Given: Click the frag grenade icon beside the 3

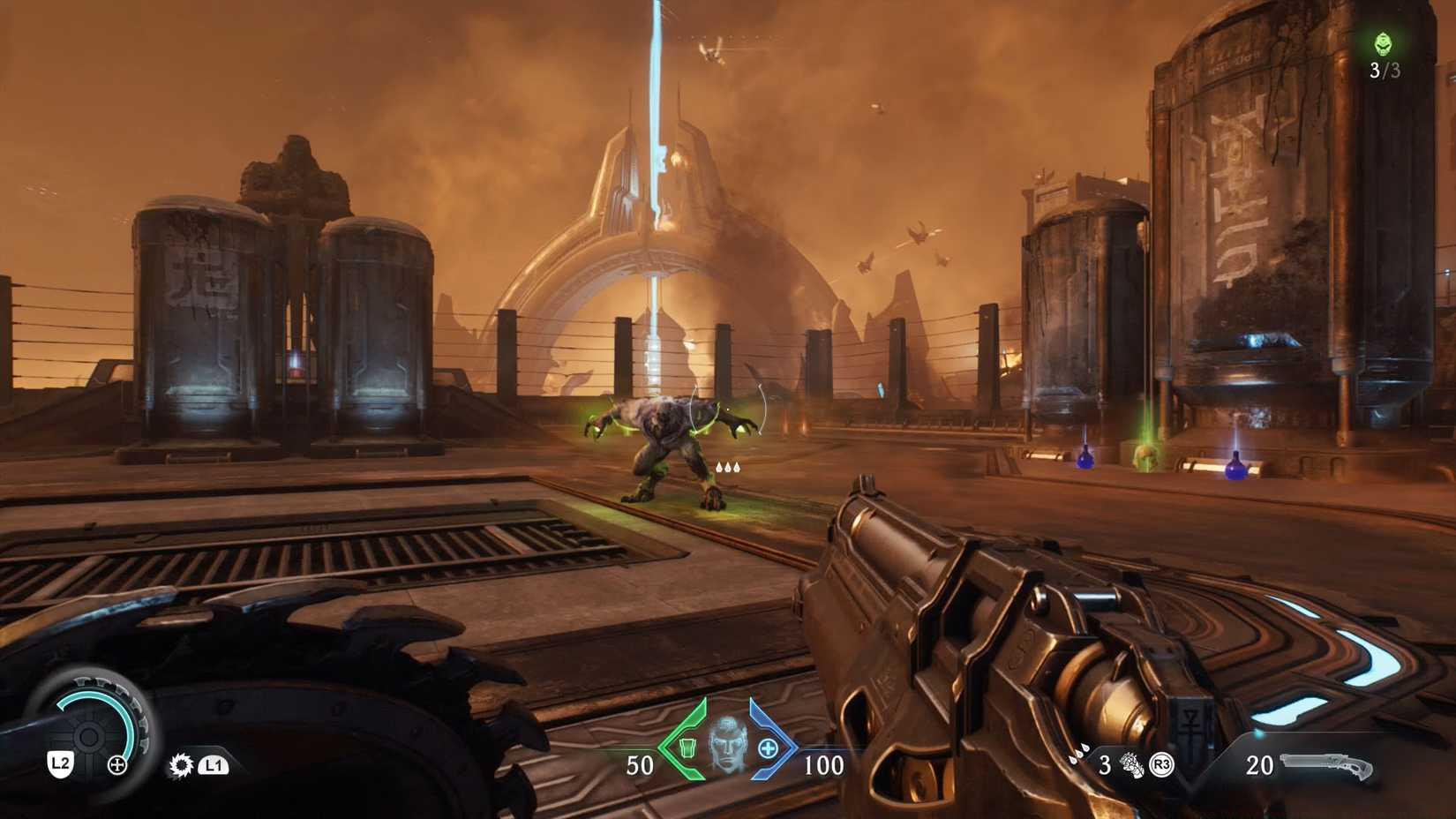Looking at the screenshot, I should click(1132, 765).
